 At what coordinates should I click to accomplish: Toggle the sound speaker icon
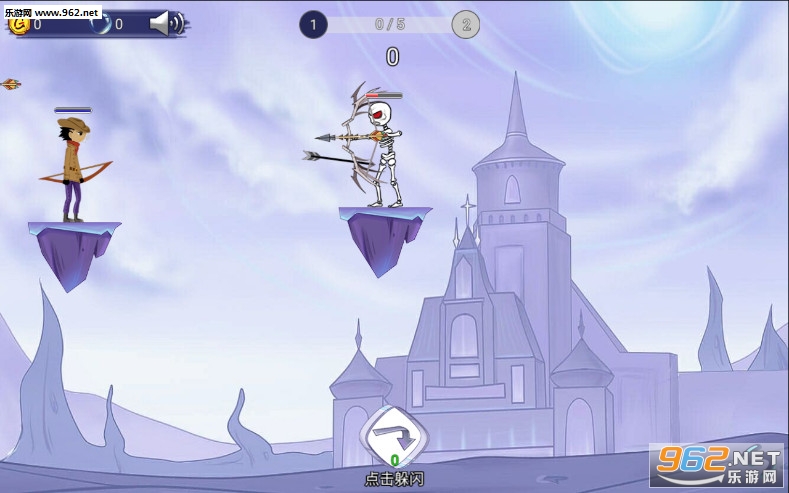click(164, 23)
